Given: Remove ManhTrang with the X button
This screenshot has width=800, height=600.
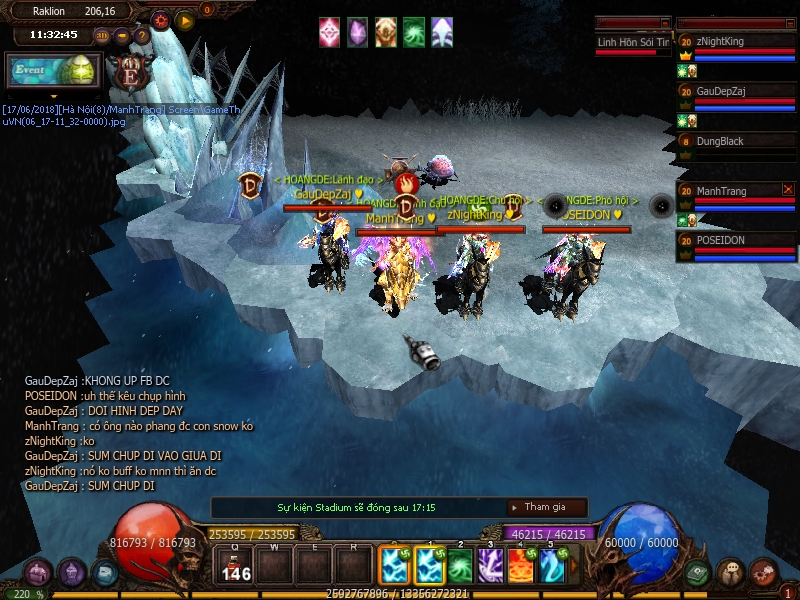Looking at the screenshot, I should 788,189.
